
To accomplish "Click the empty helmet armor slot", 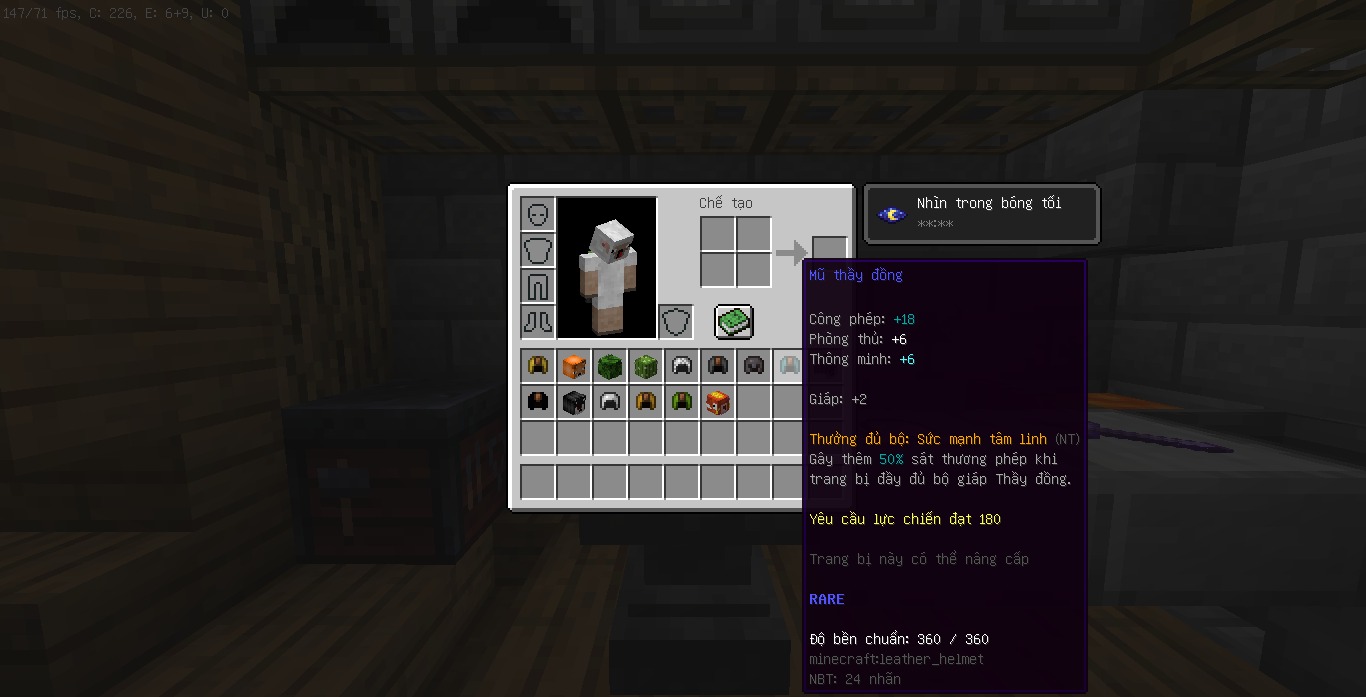I will (x=538, y=214).
